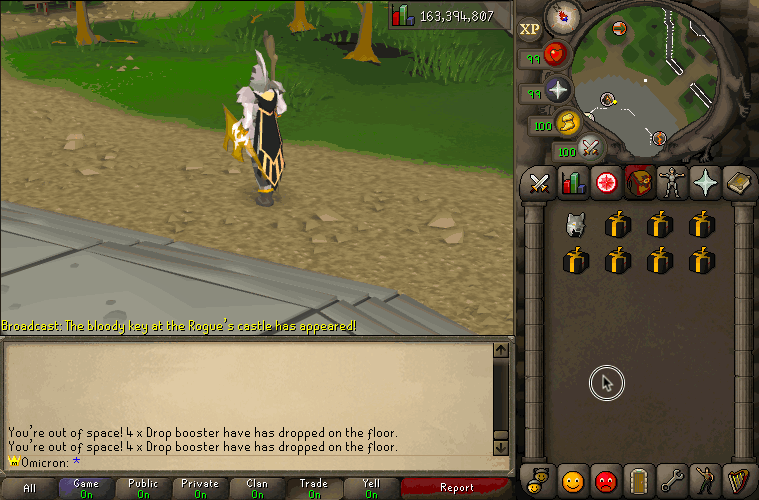Show the Worn Equipment tab
759x500 pixels.
point(672,183)
